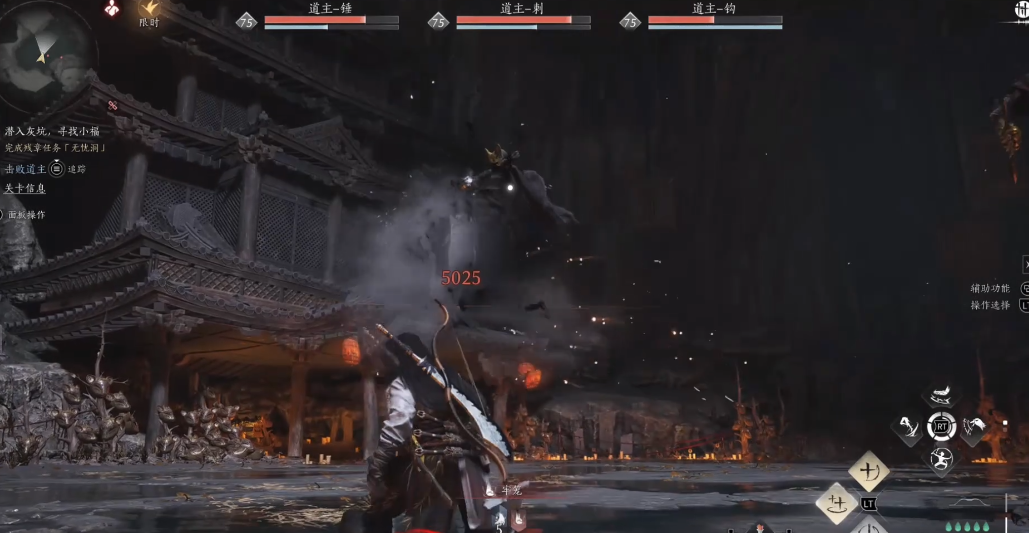The width and height of the screenshot is (1029, 533).
Task: Select the 牢笼 skill label
Action: [x=511, y=490]
